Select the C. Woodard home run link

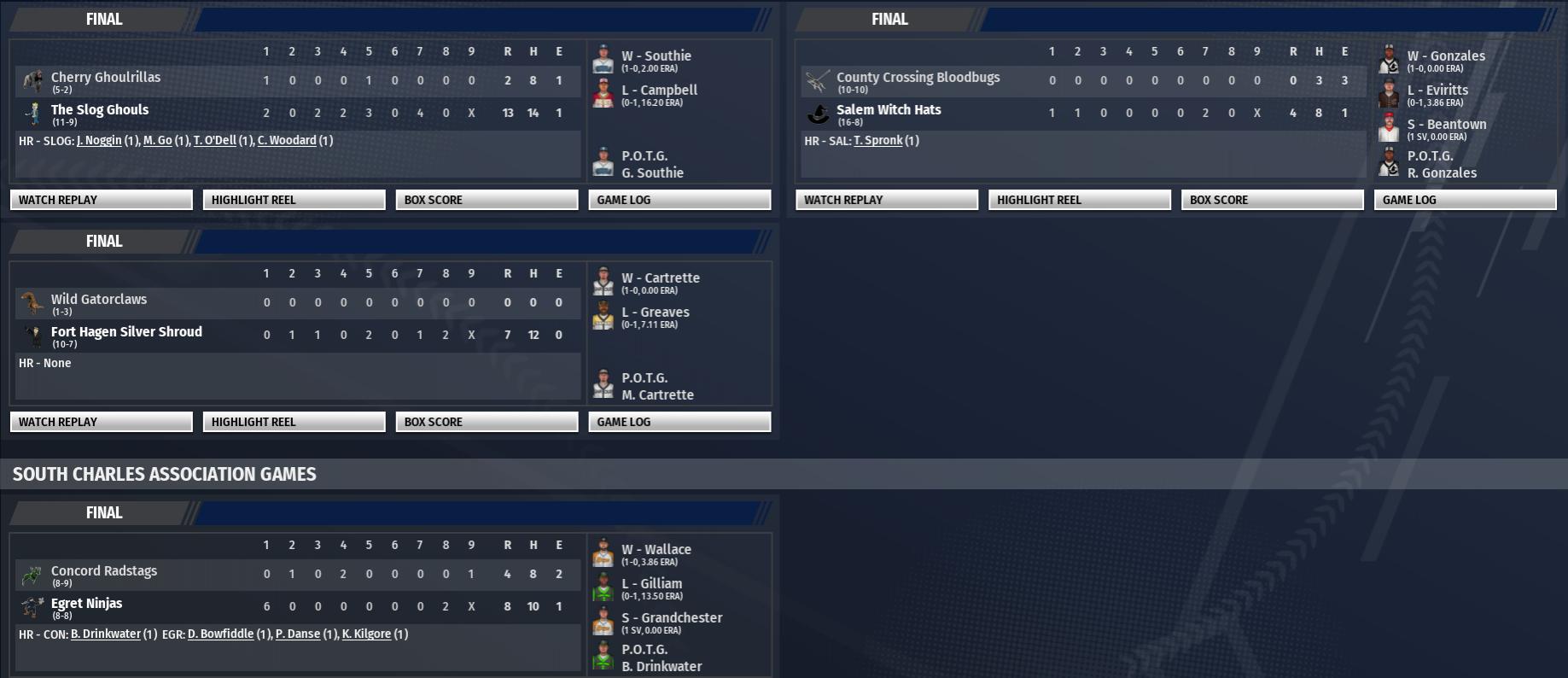tap(287, 141)
